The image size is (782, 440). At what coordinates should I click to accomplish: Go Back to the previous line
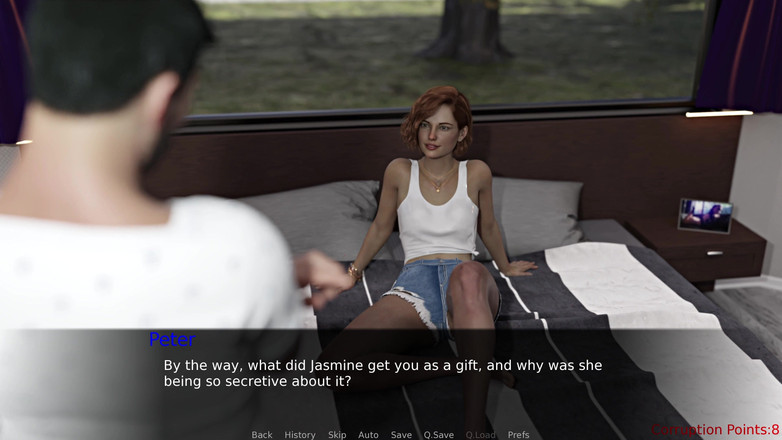262,435
